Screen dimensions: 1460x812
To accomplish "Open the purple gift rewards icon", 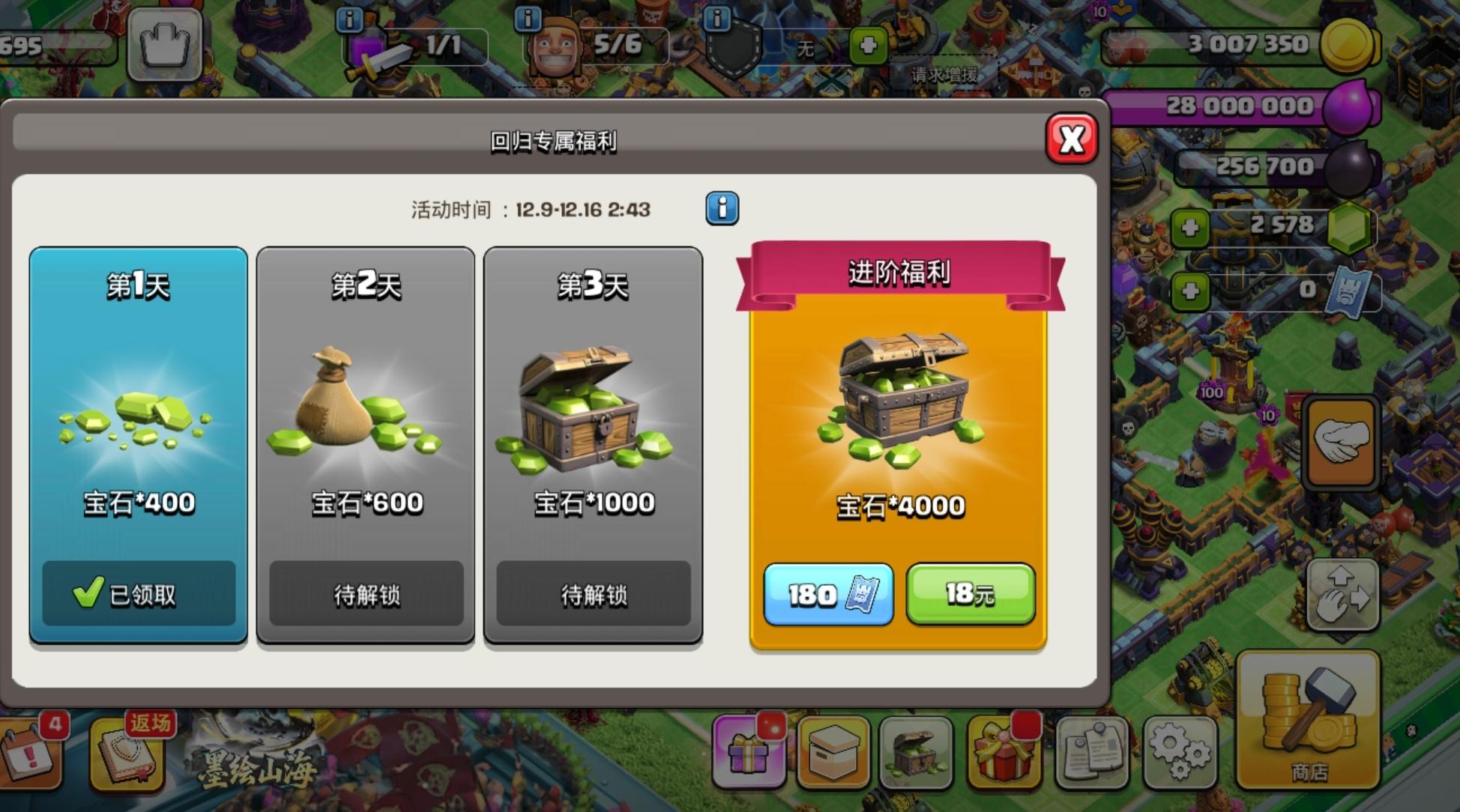I will [x=749, y=753].
